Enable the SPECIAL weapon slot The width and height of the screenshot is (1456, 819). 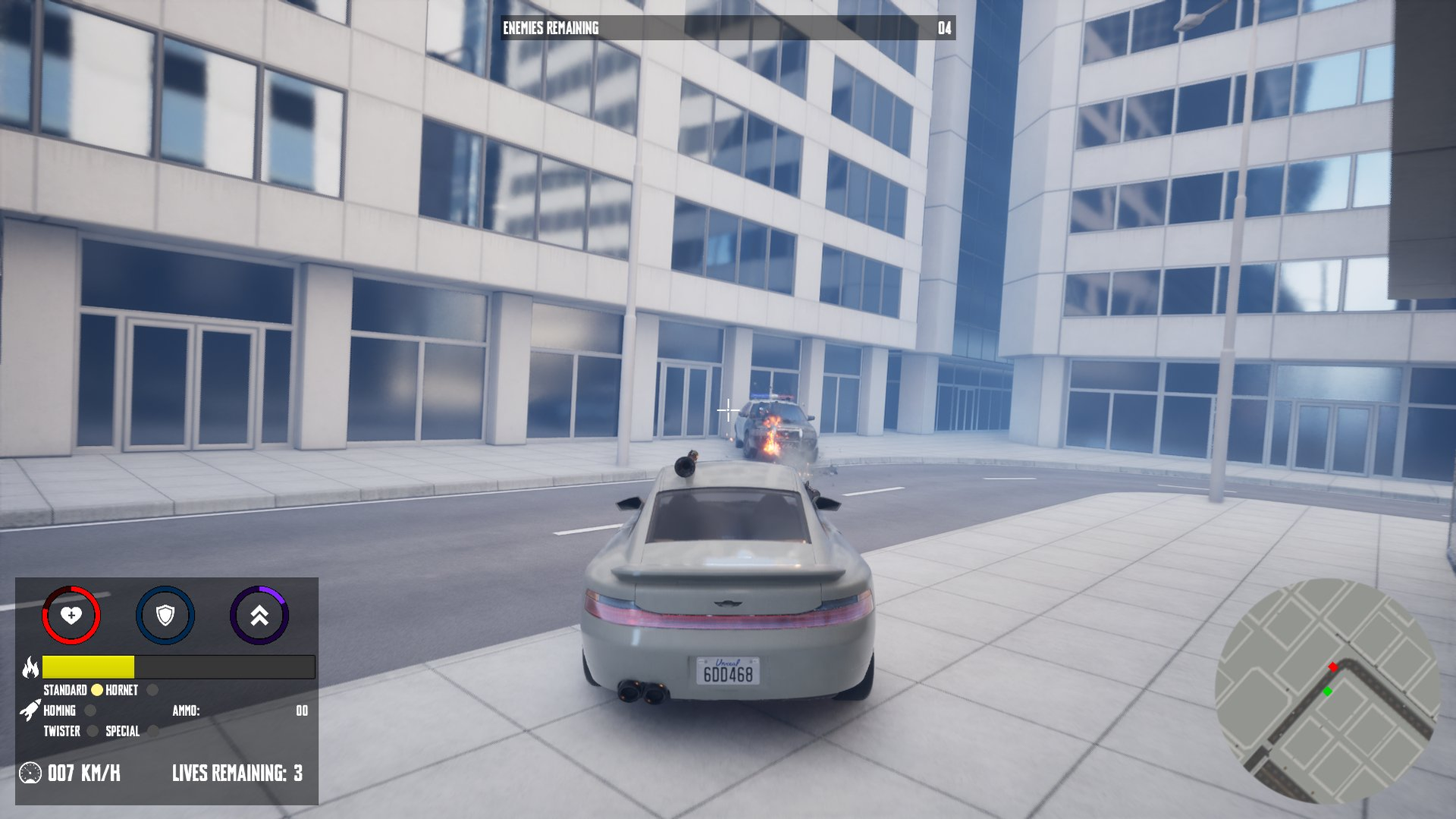[154, 732]
